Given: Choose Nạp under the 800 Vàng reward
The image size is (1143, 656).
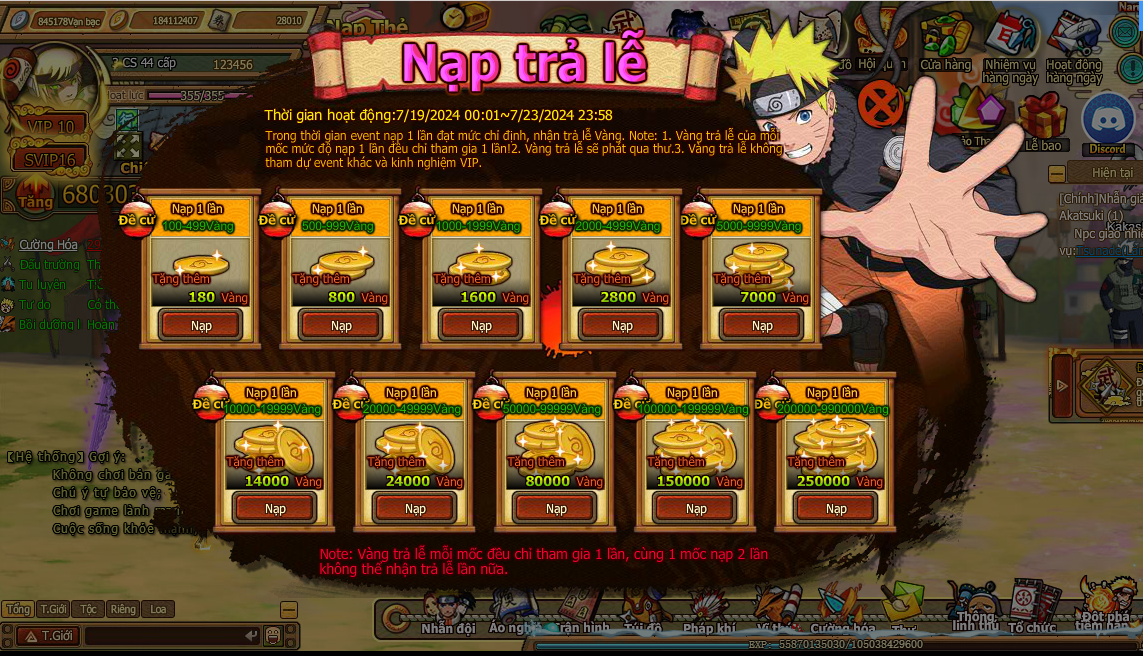Looking at the screenshot, I should [341, 325].
